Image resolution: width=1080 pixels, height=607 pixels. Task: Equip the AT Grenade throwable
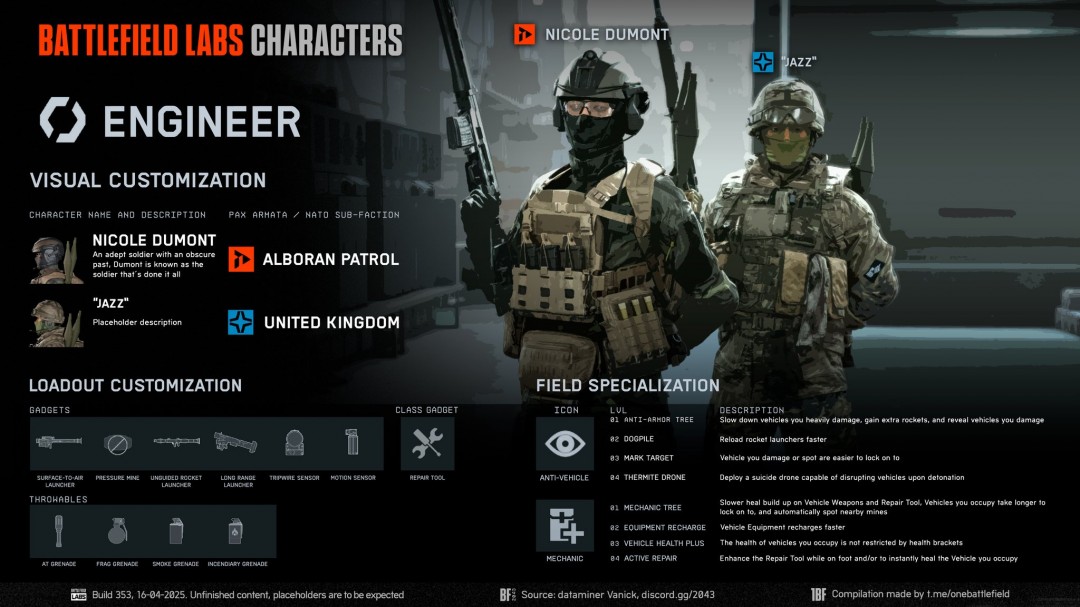[x=59, y=530]
